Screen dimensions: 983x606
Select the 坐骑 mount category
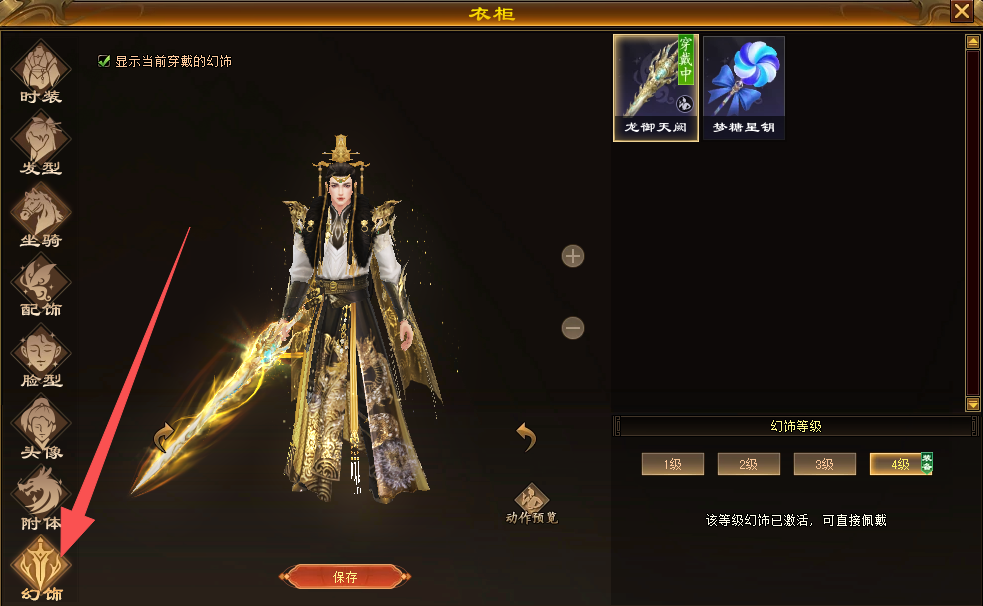(x=41, y=214)
